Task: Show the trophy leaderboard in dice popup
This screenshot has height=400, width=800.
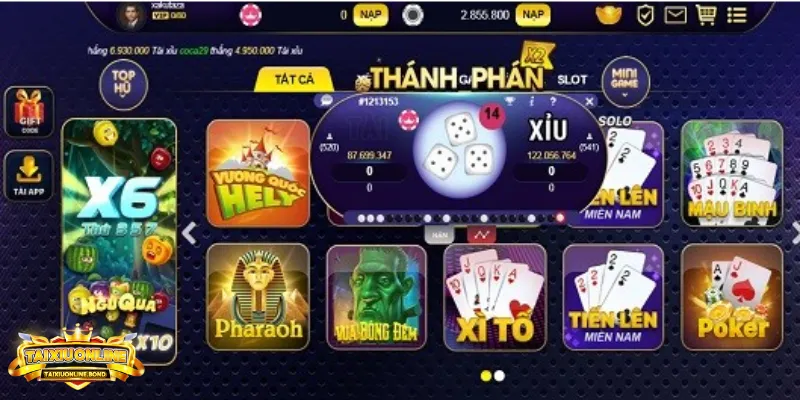Action: pos(509,101)
